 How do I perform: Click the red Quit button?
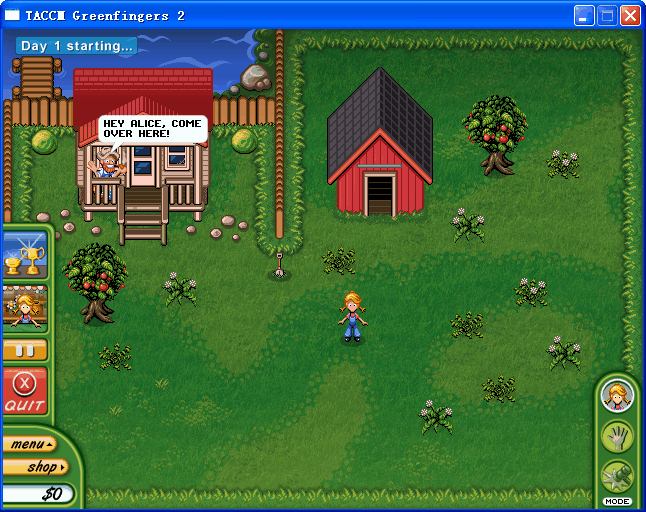point(24,391)
